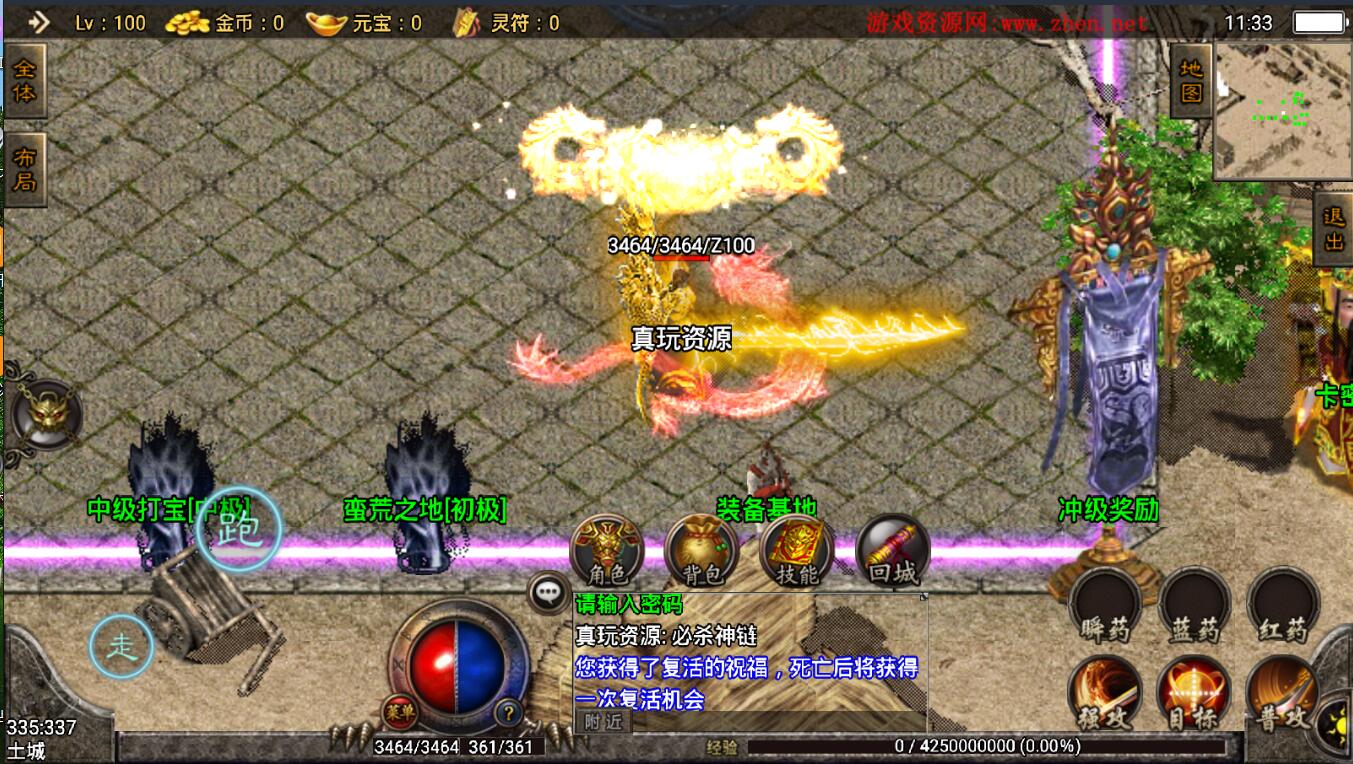Switch to the 附近 nearby chat tab
The image size is (1353, 764).
[603, 721]
